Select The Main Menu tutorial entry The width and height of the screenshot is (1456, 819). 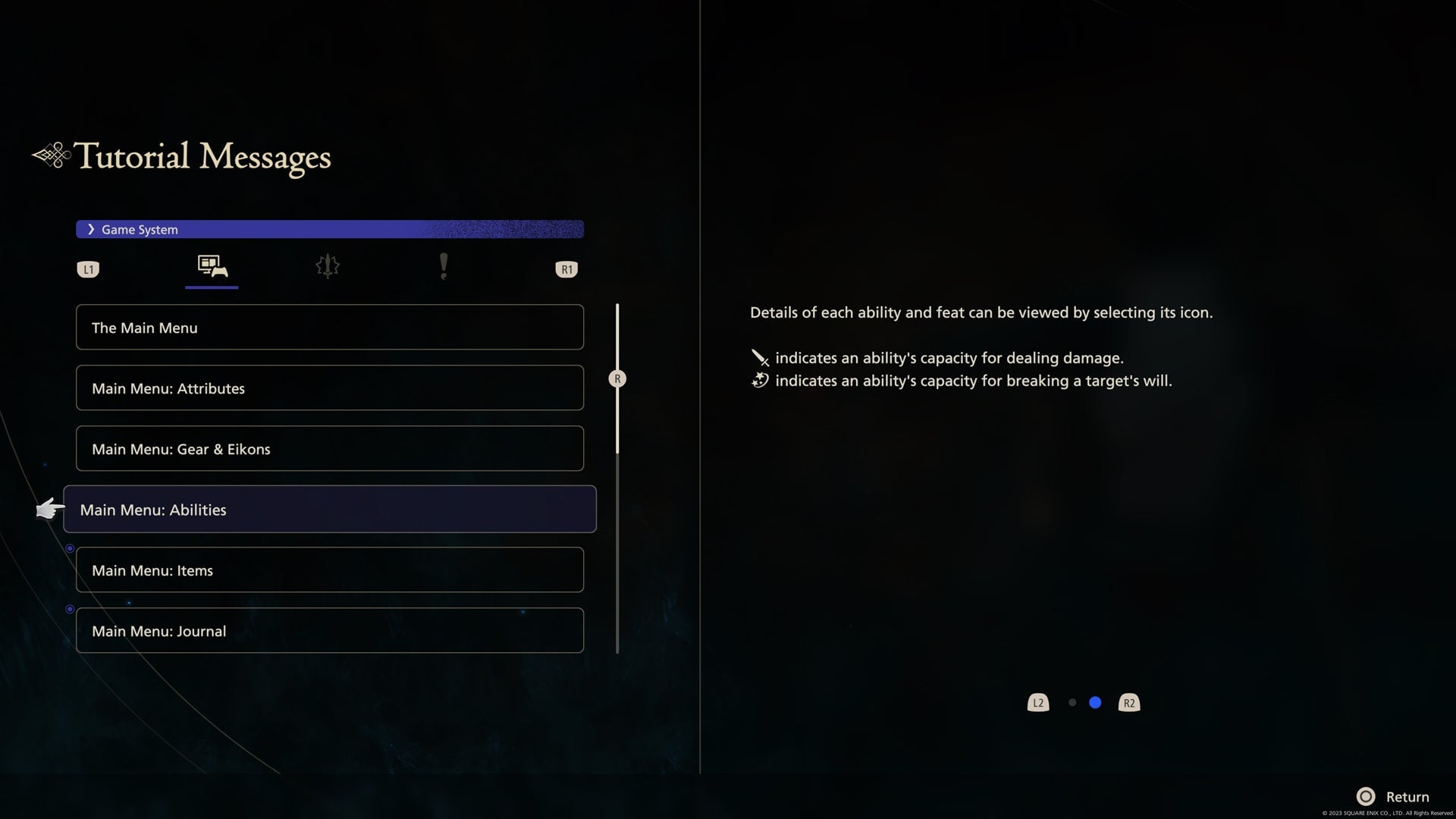pos(330,327)
